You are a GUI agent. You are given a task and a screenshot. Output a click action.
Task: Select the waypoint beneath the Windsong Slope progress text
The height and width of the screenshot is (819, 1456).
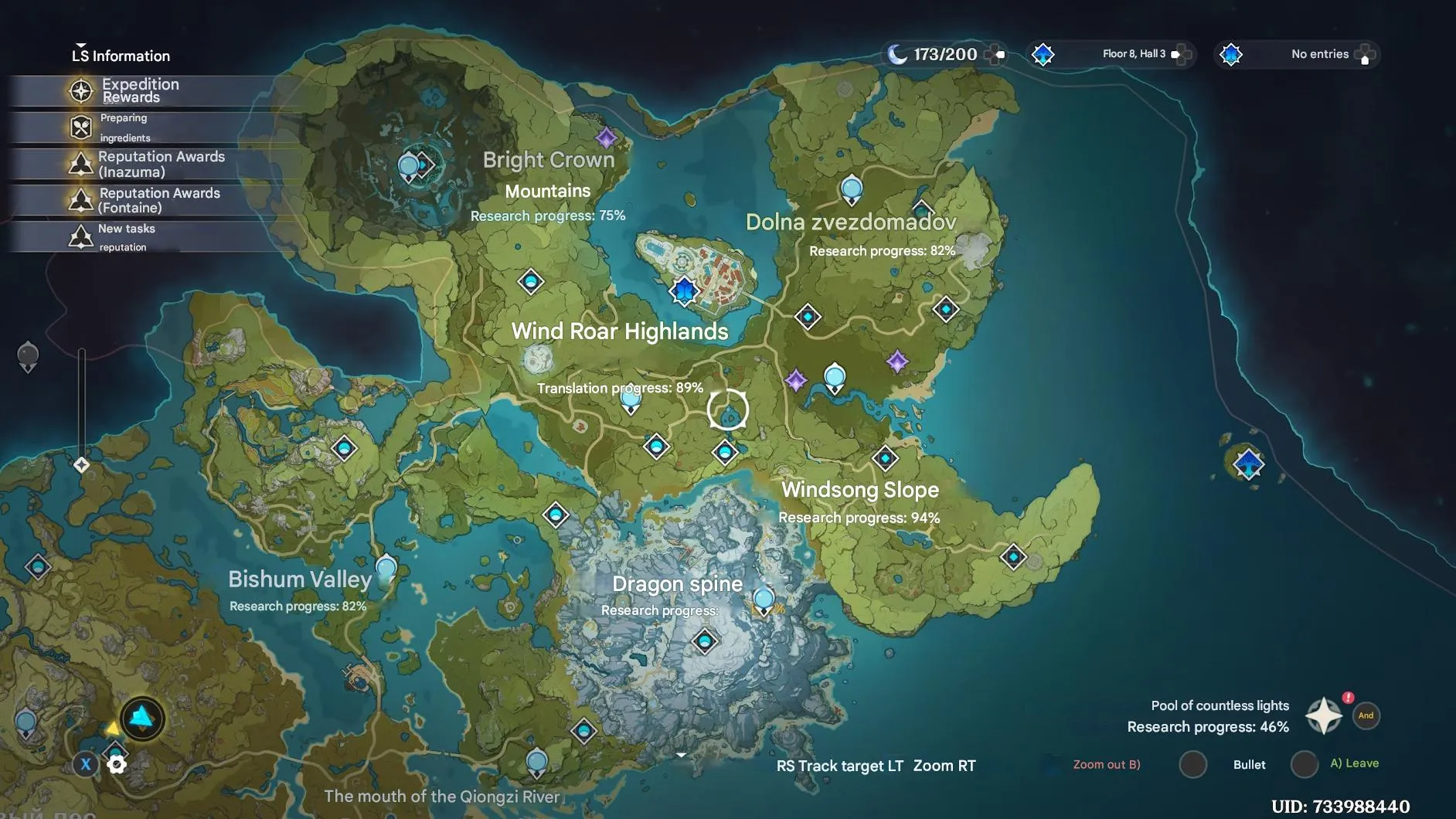pos(1013,556)
